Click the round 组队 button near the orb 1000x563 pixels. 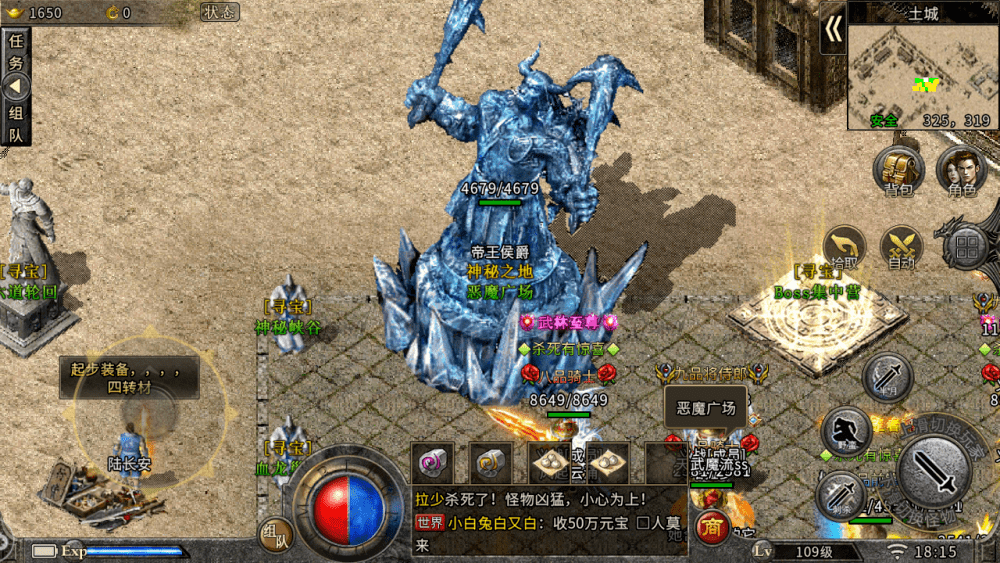point(277,536)
